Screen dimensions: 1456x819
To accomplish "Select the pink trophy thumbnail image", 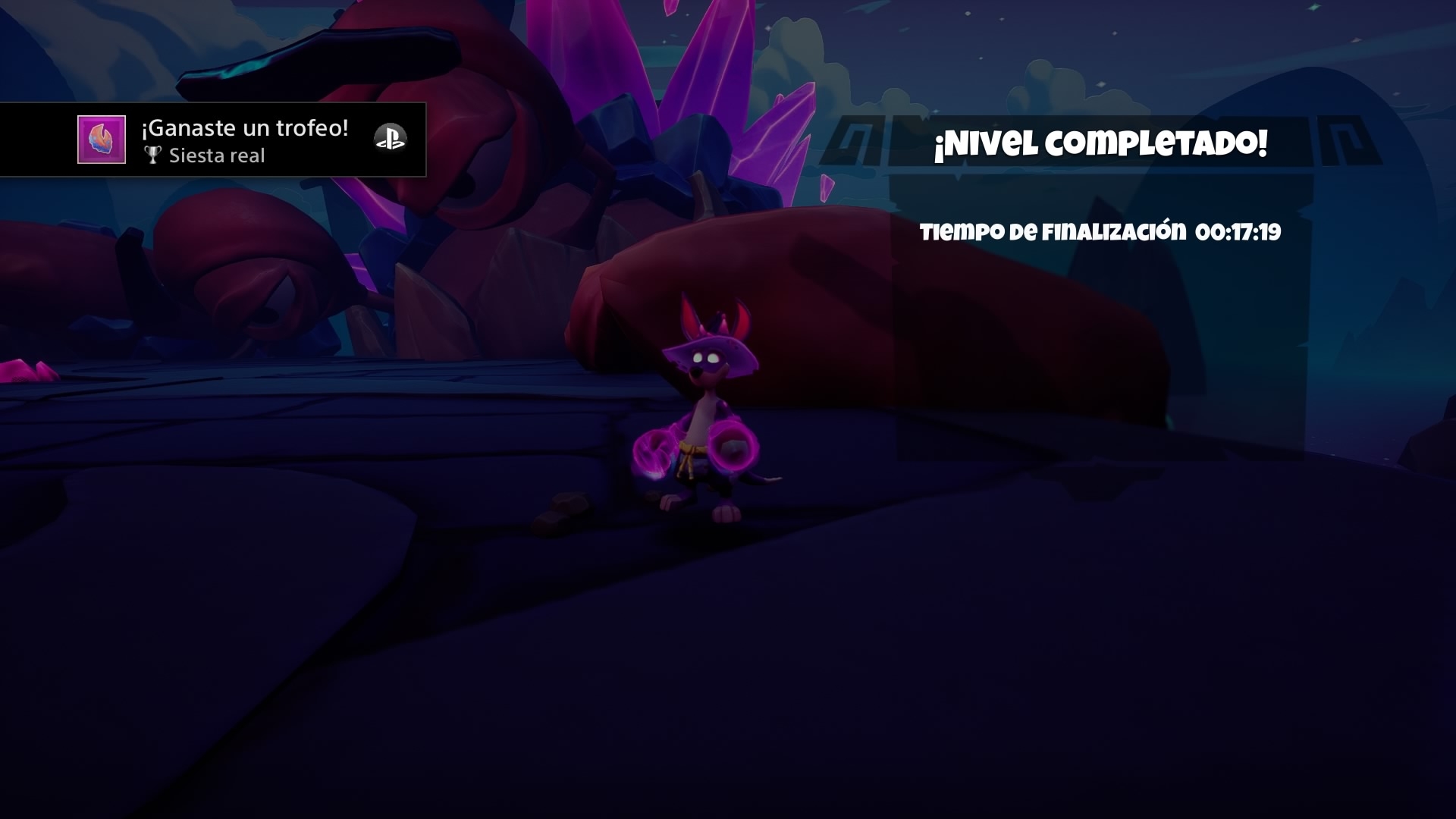I will click(102, 140).
